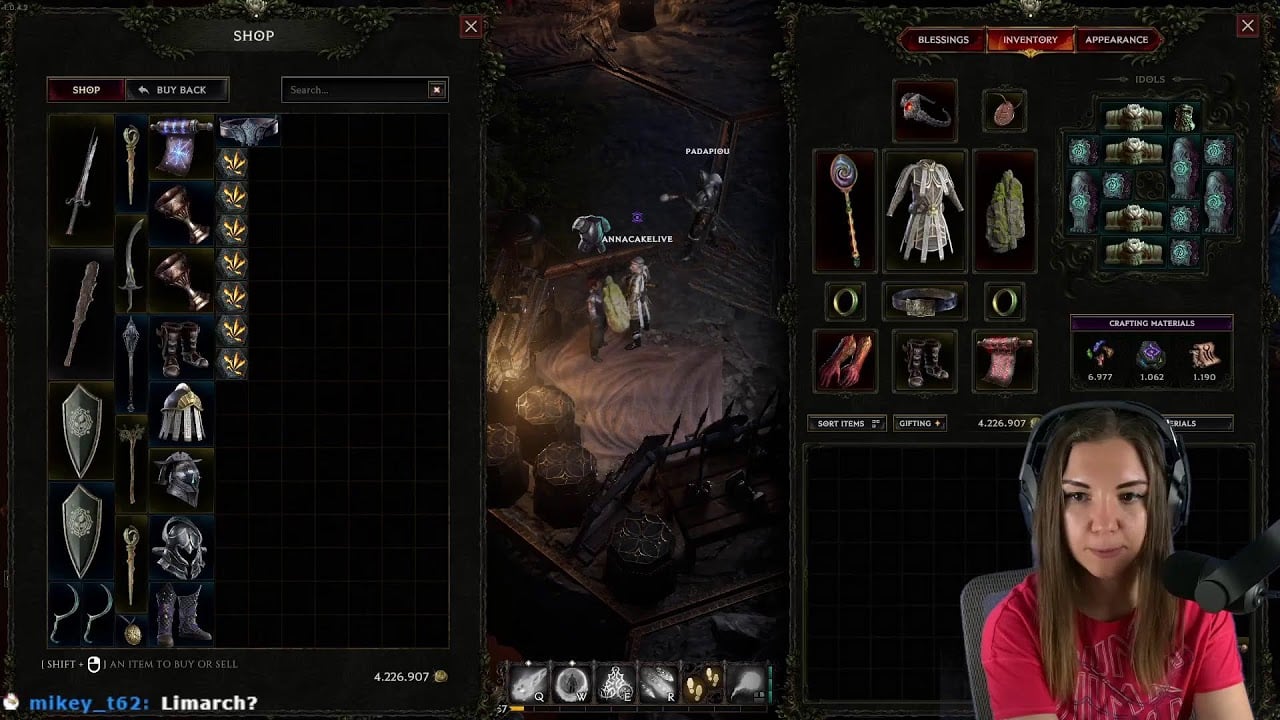
Task: Open the Gifting option
Action: point(919,423)
